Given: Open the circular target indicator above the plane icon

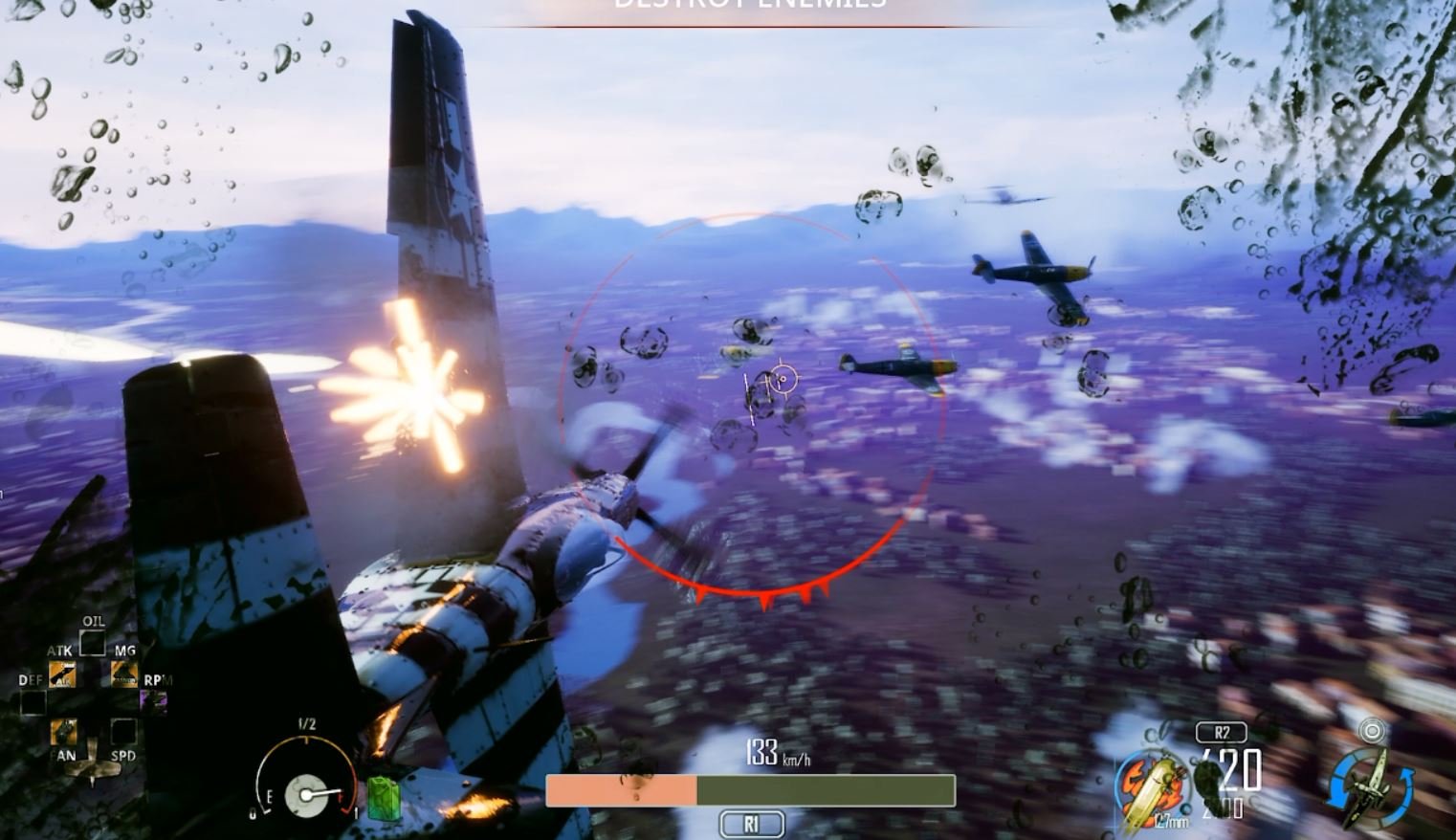Looking at the screenshot, I should click(1373, 731).
